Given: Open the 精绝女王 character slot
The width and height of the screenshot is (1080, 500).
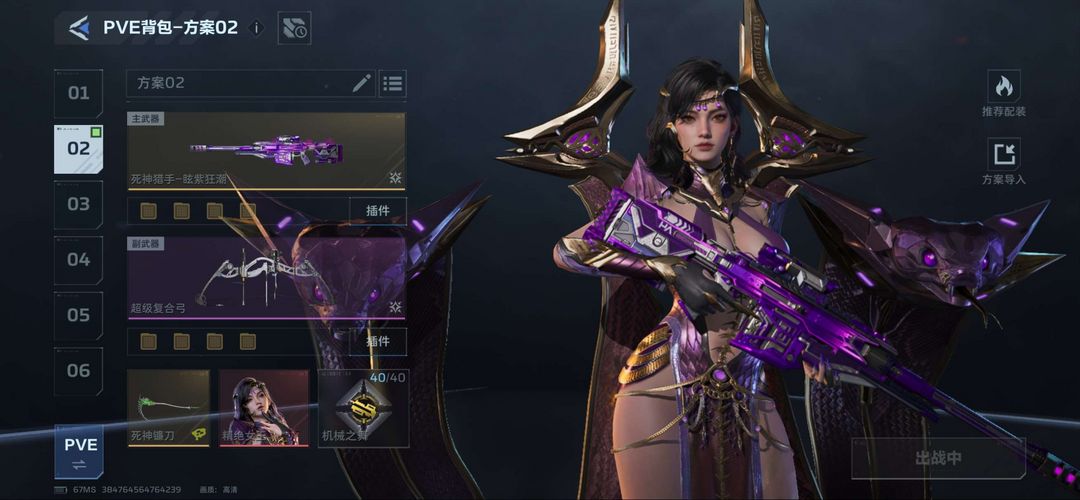Looking at the screenshot, I should 264,408.
